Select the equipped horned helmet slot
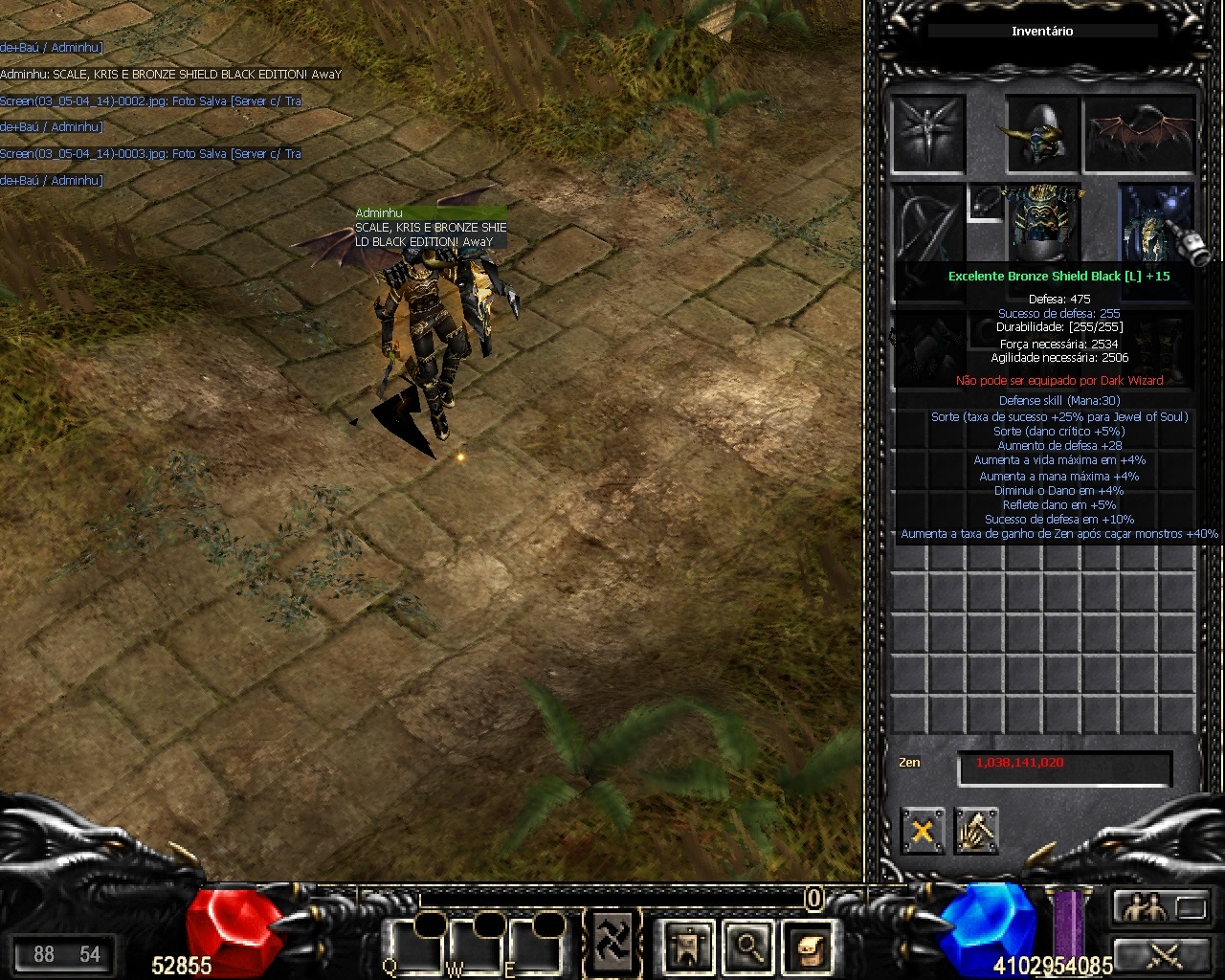The image size is (1225, 980). point(1042,134)
